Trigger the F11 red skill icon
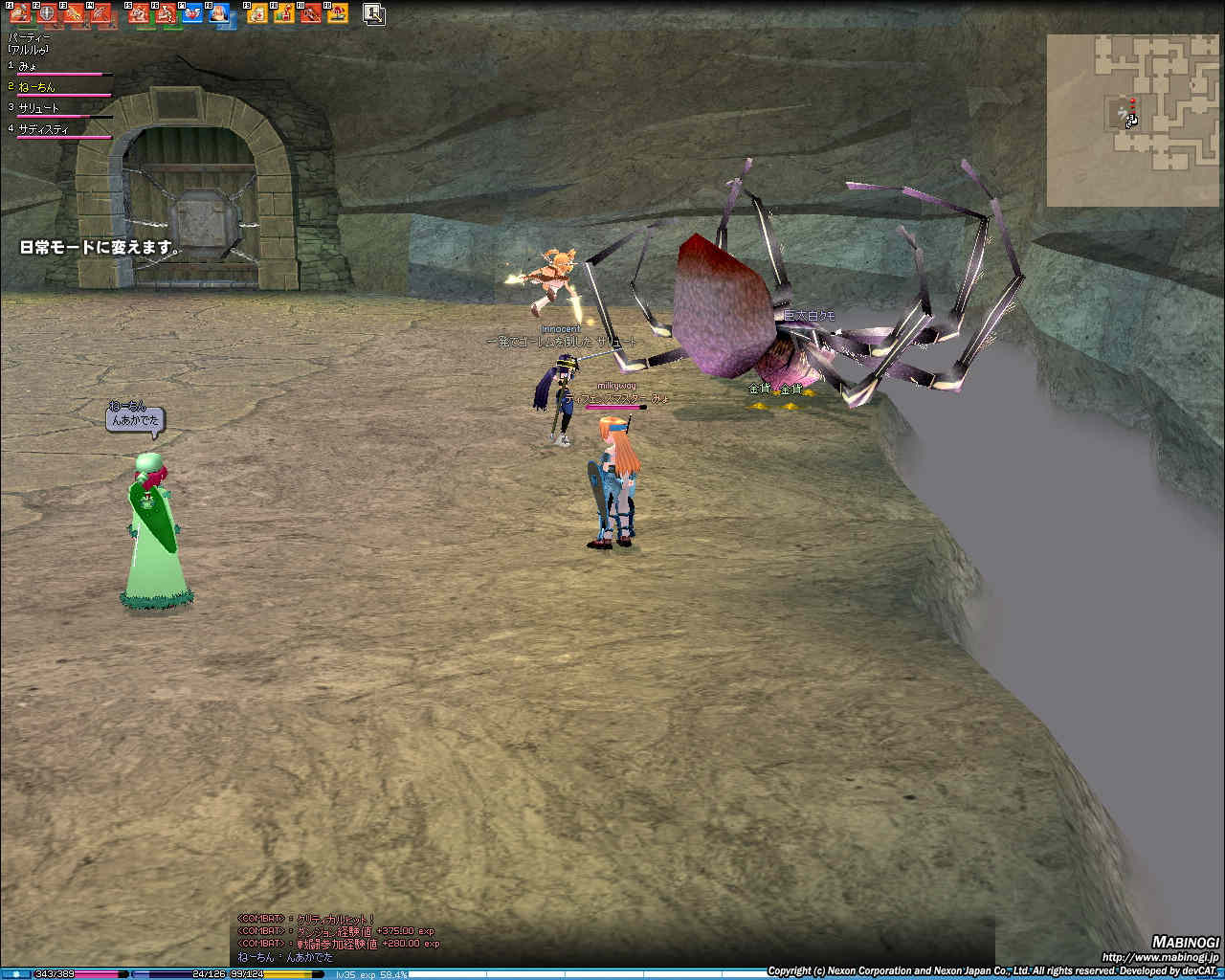 pyautogui.click(x=311, y=13)
